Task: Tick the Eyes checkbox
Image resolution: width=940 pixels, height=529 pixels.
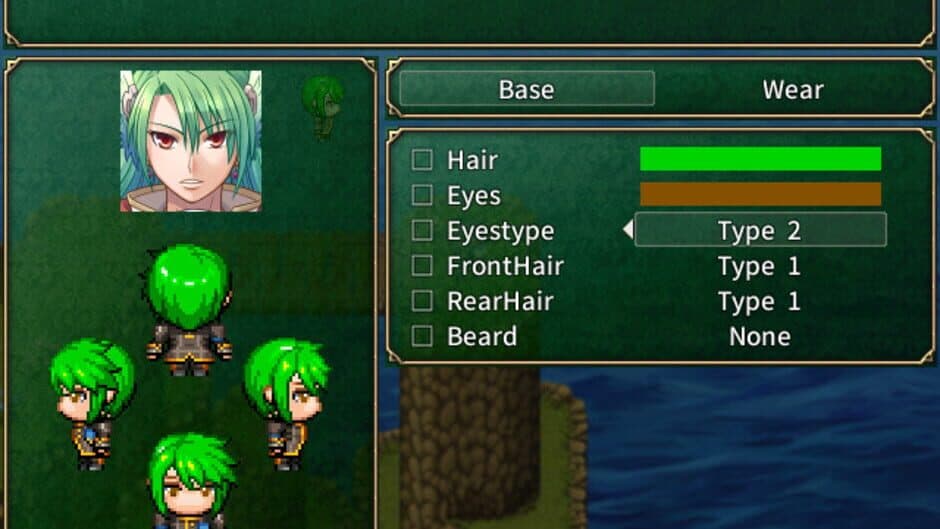Action: 422,195
